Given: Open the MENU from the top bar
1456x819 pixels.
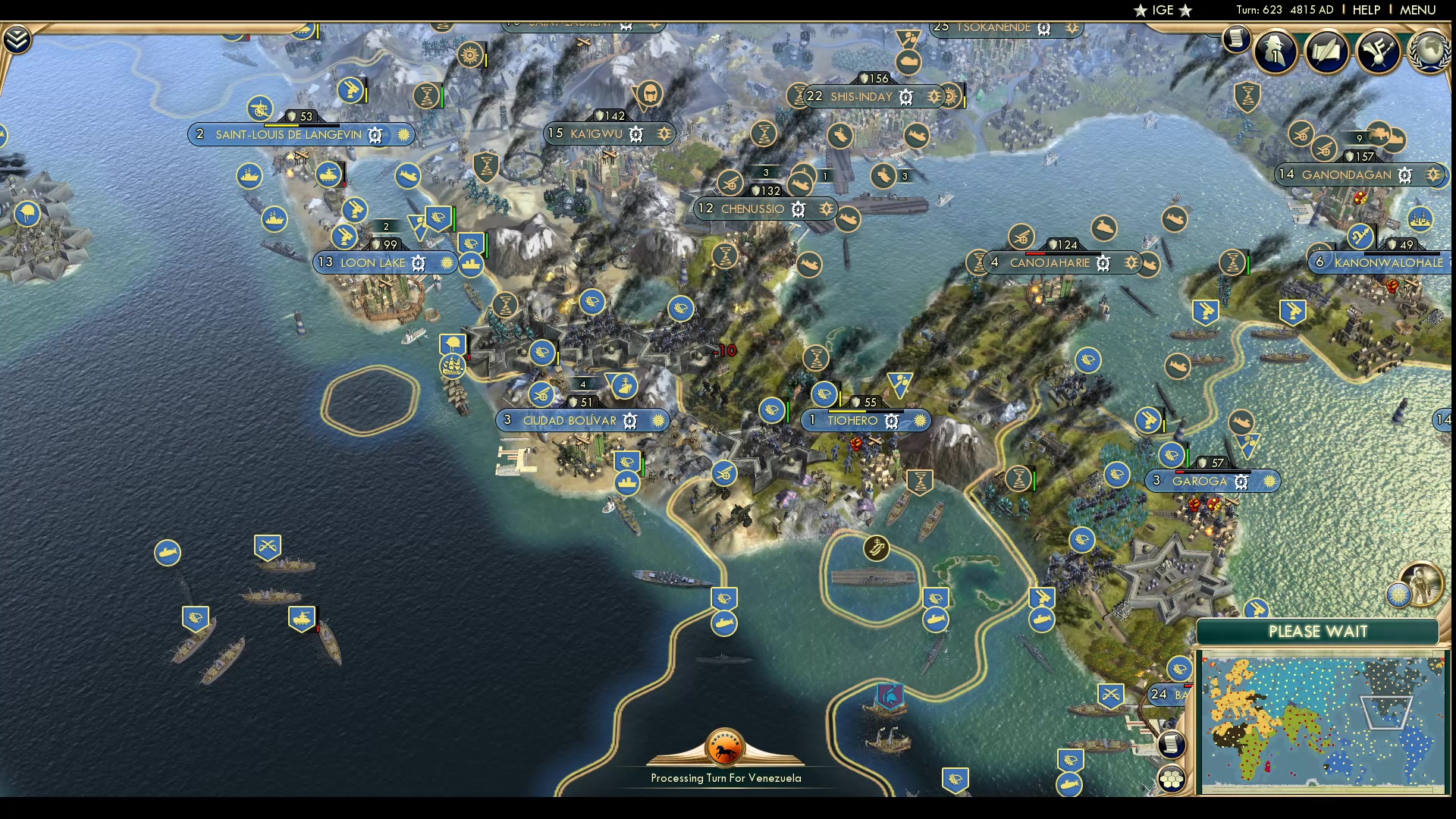Looking at the screenshot, I should click(x=1417, y=10).
